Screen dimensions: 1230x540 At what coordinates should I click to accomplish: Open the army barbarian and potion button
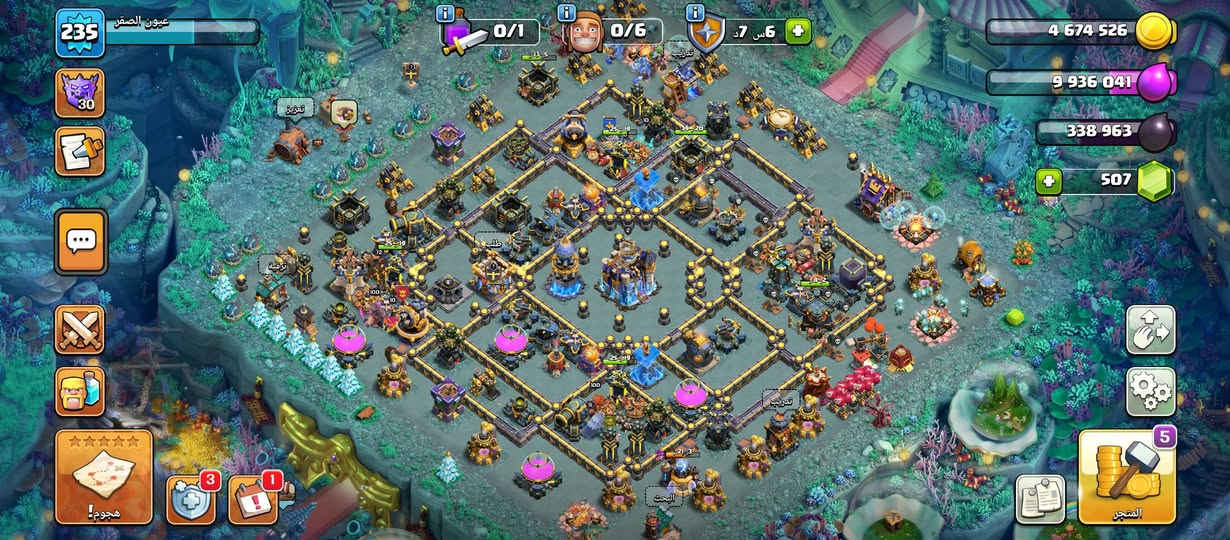click(79, 391)
